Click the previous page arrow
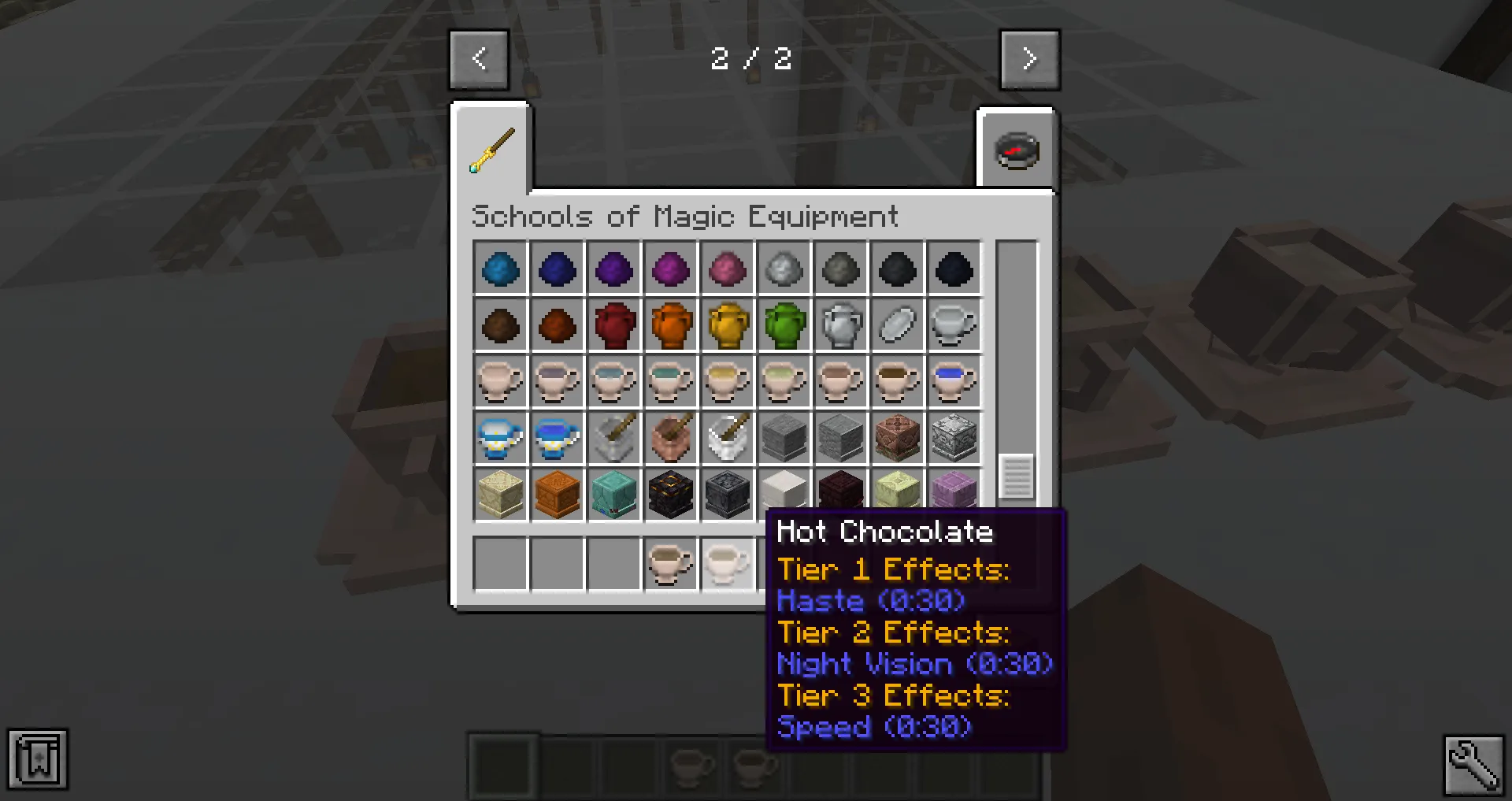 point(479,58)
